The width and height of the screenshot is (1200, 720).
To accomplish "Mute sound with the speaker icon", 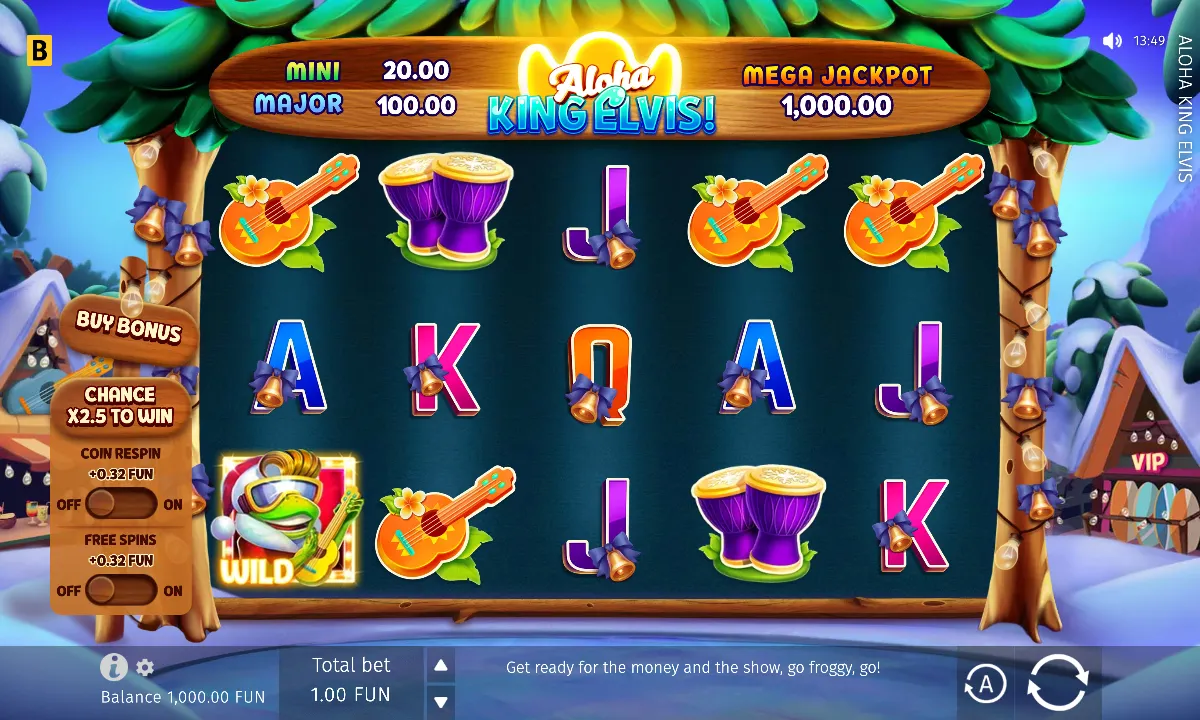I will 1112,41.
